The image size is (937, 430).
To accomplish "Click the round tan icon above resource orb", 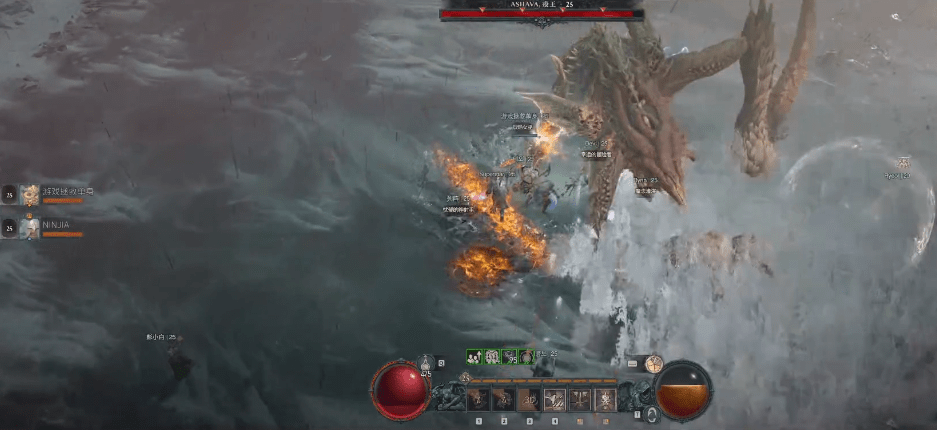I will point(655,364).
